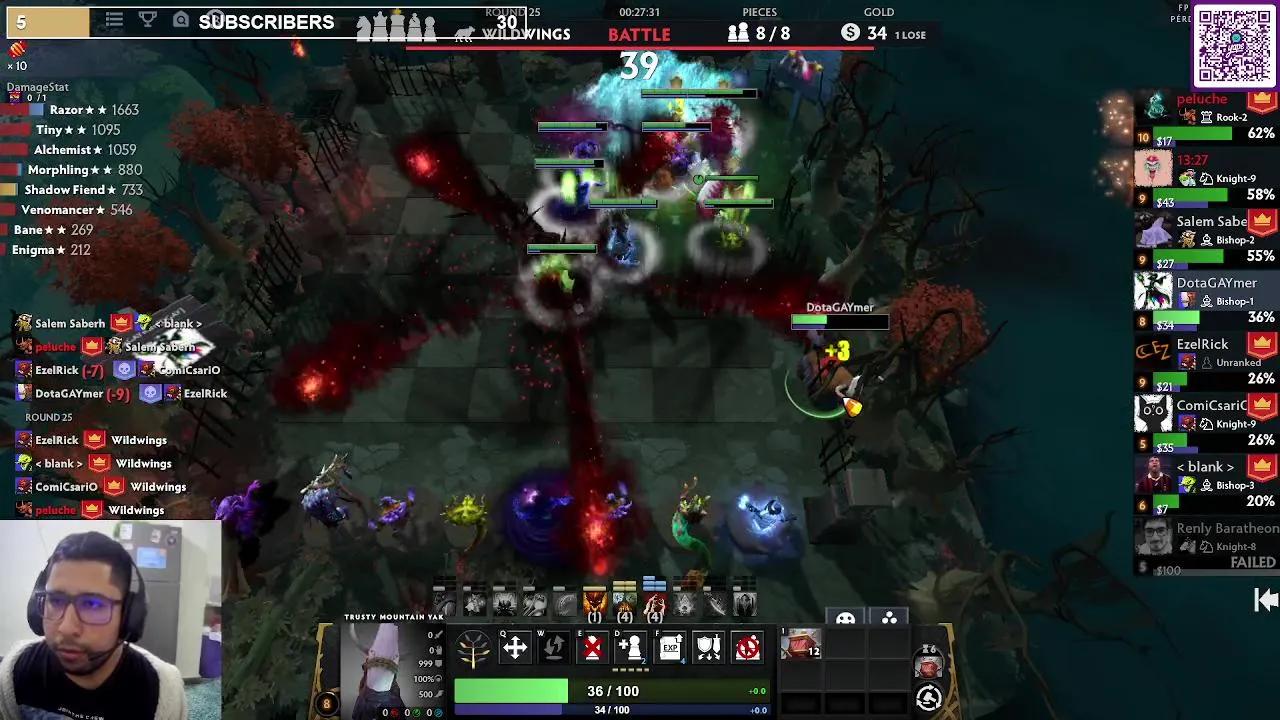Select the red item in the inventory slot
Screen dimensions: 1280x720
coord(800,644)
